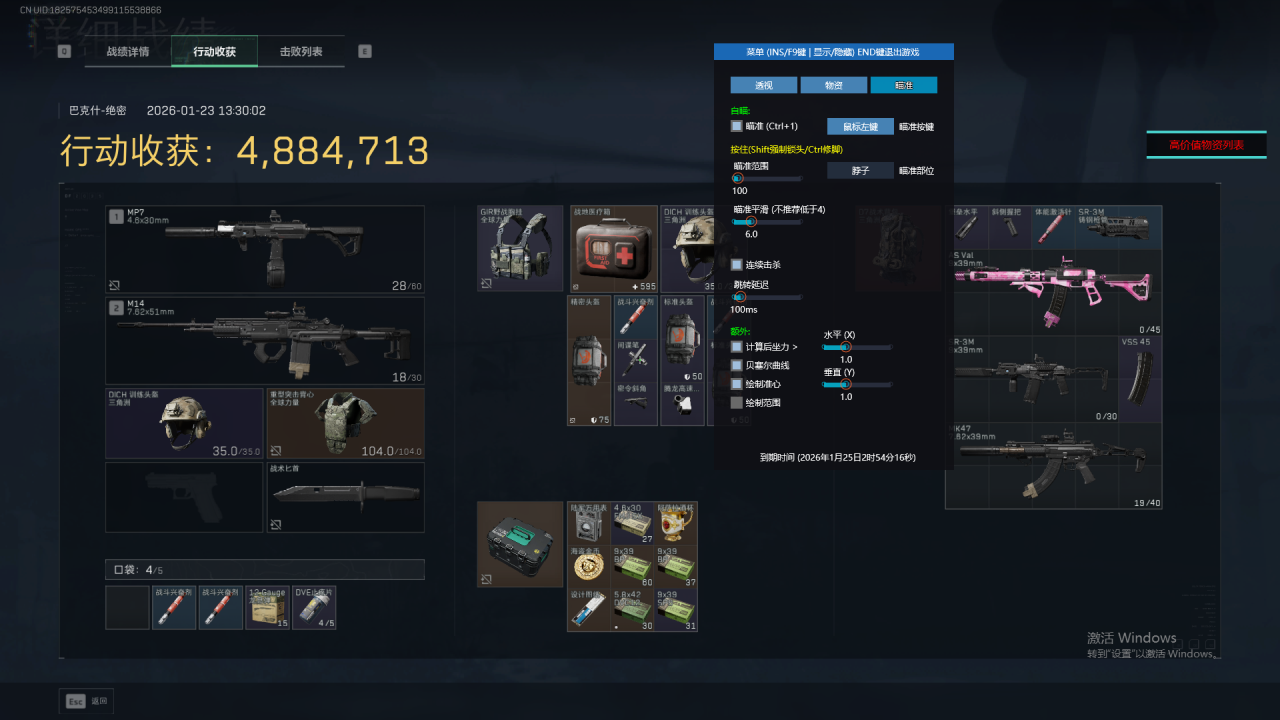The image size is (1280, 720).
Task: Open the 击败列表 tab
Action: [300, 51]
